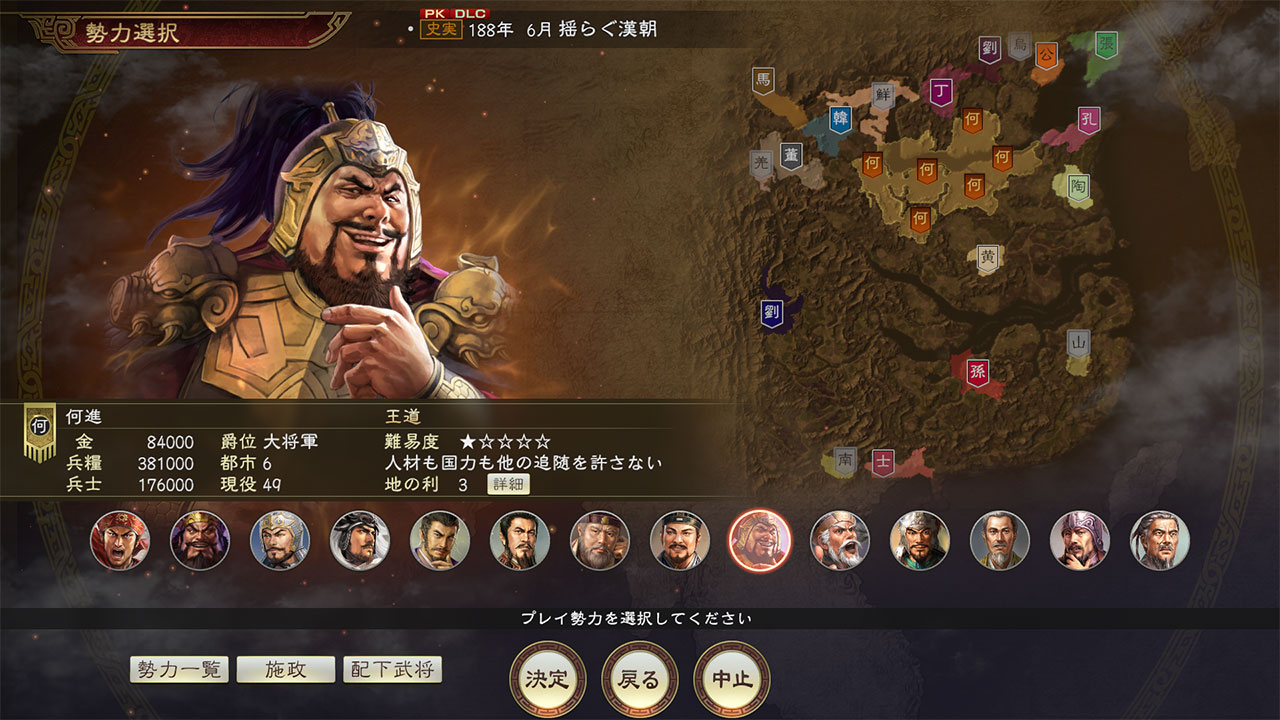This screenshot has height=720, width=1280.
Task: Select the 董 faction marker on map
Action: 791,157
